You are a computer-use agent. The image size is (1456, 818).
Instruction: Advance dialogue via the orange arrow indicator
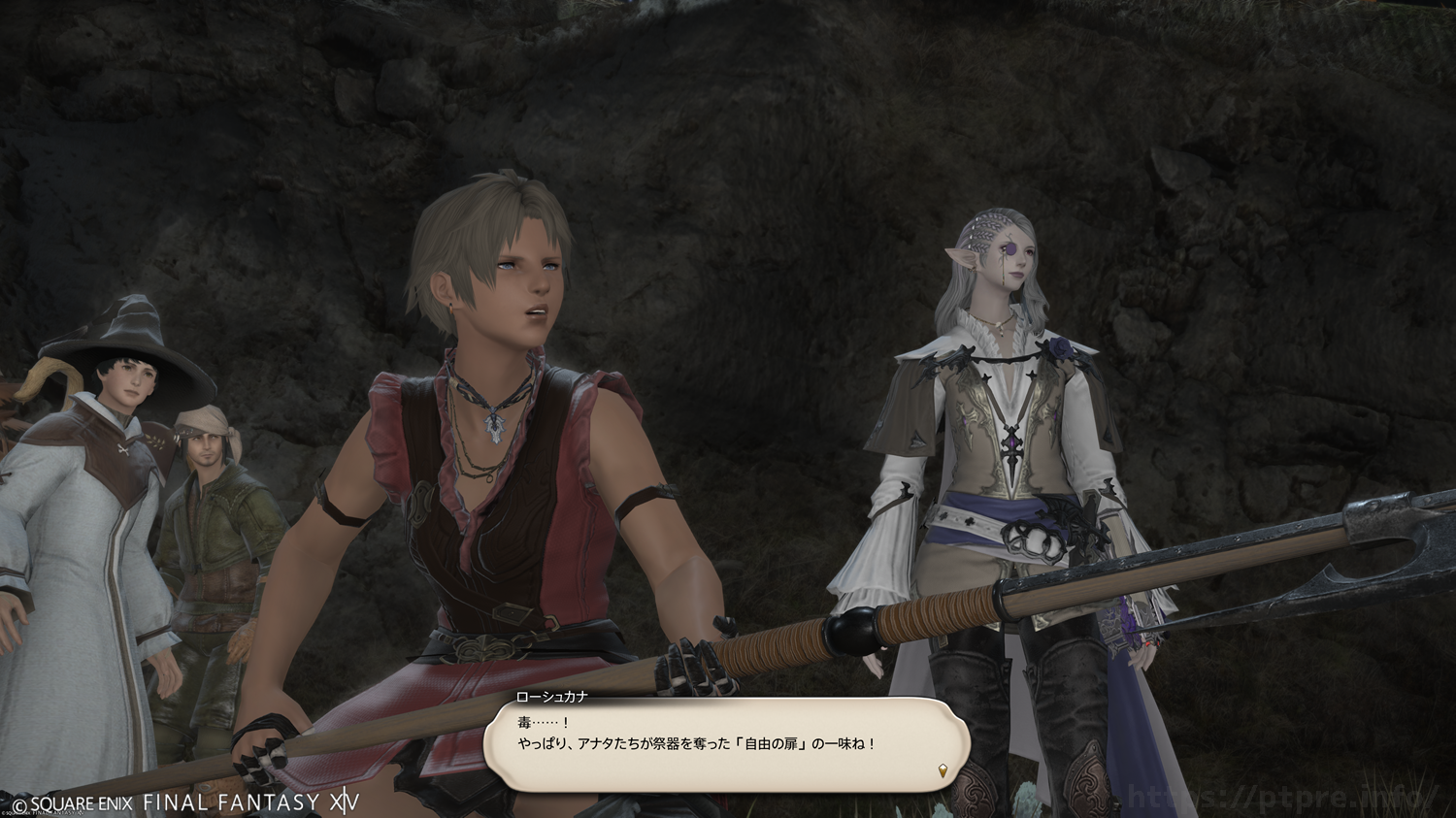click(942, 770)
